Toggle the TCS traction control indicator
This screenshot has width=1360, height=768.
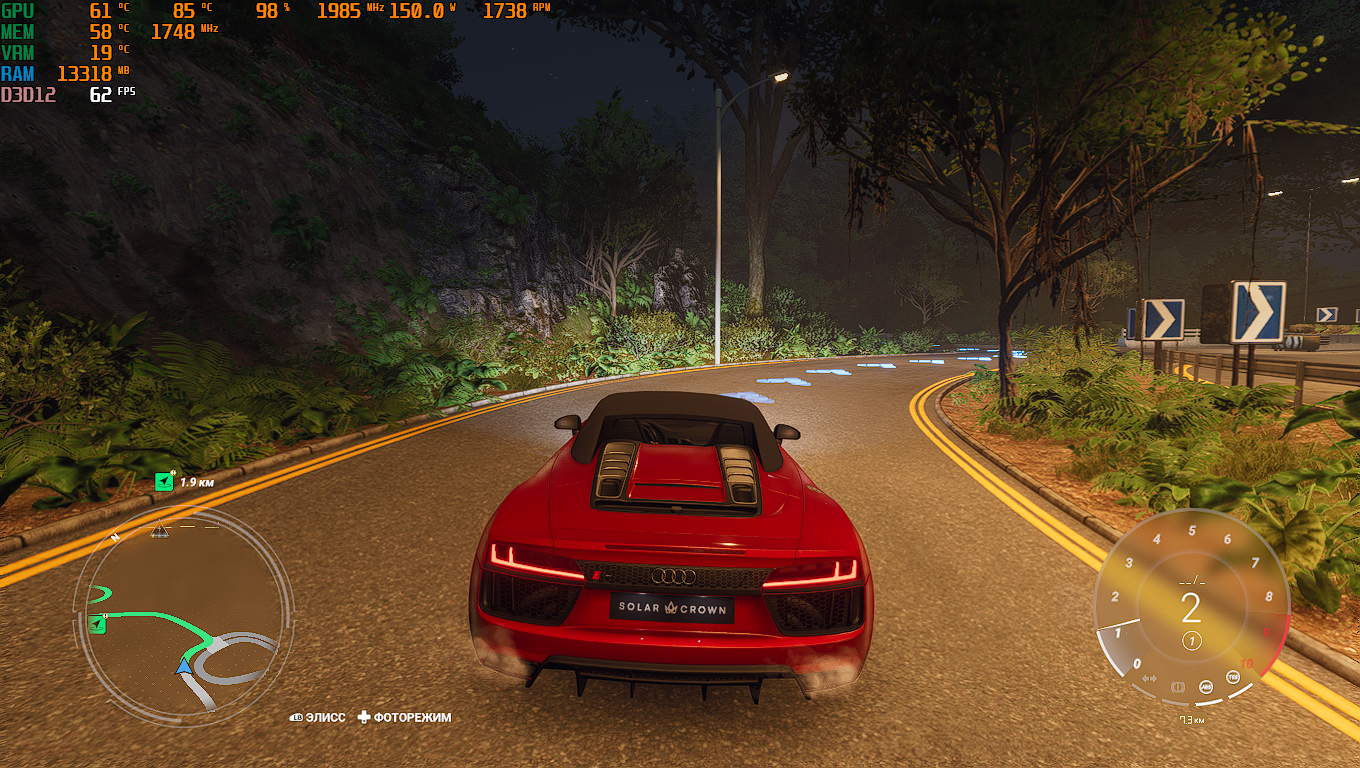[1232, 678]
